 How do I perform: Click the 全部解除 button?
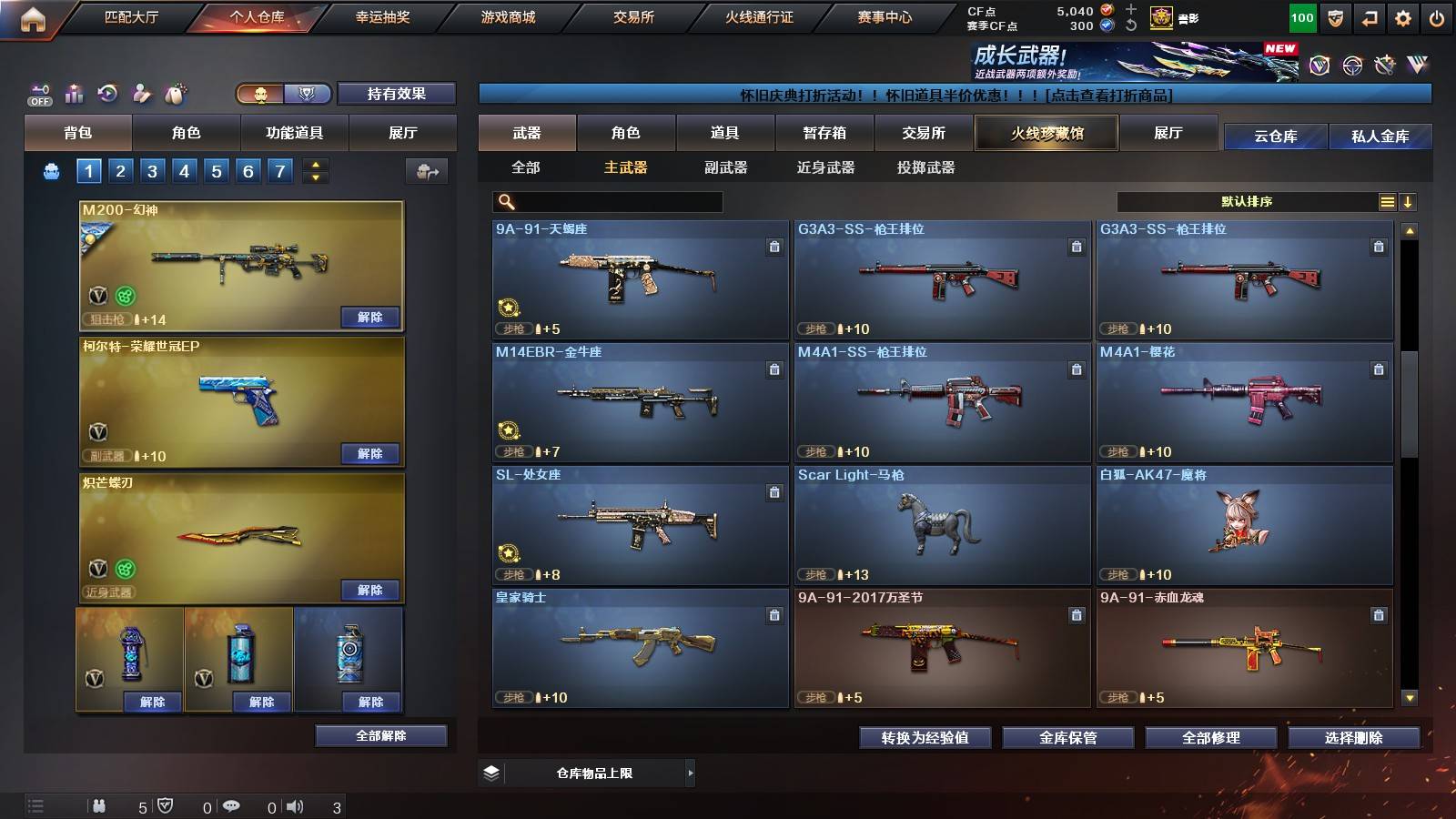tap(379, 735)
